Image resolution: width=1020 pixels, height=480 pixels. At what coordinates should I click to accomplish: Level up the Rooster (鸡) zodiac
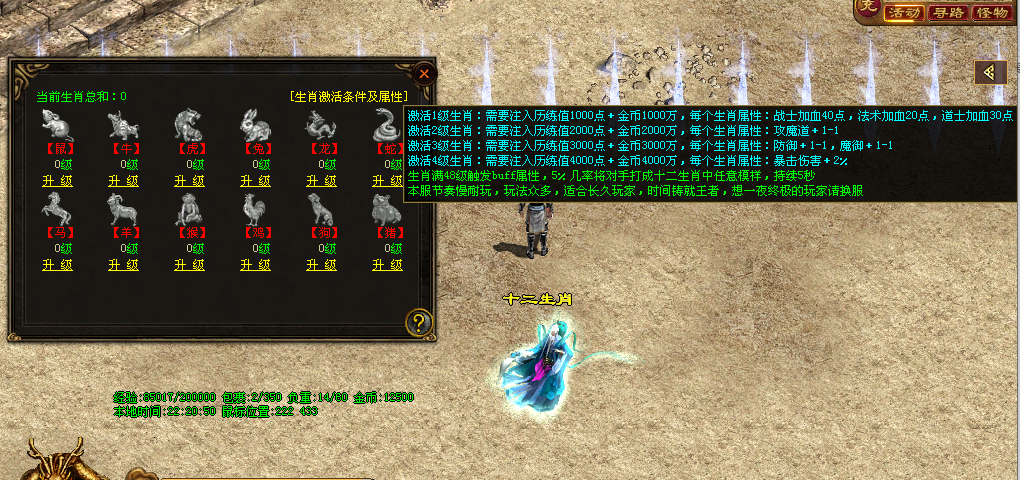(255, 265)
